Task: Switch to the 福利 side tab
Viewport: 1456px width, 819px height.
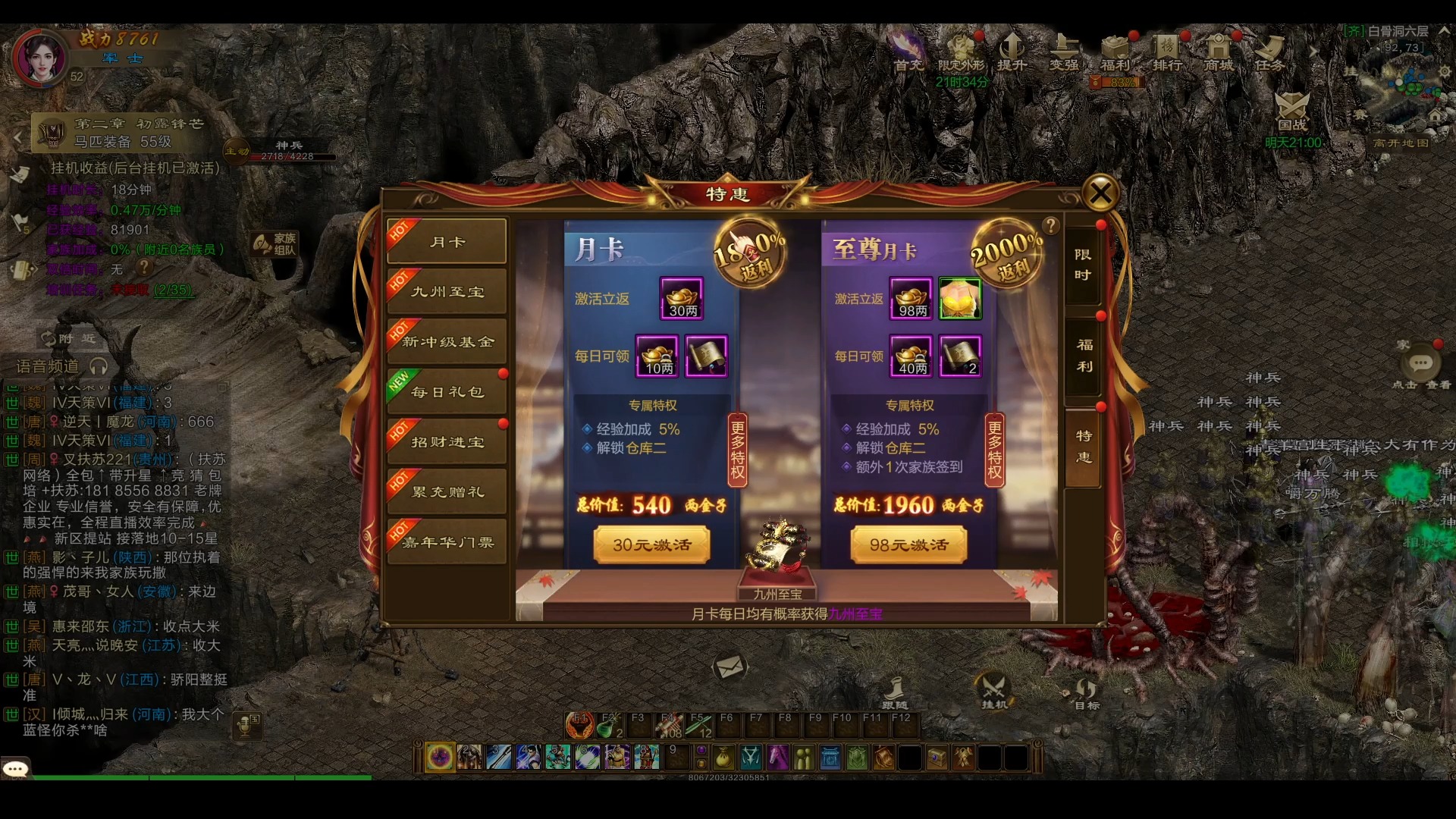Action: 1084,356
